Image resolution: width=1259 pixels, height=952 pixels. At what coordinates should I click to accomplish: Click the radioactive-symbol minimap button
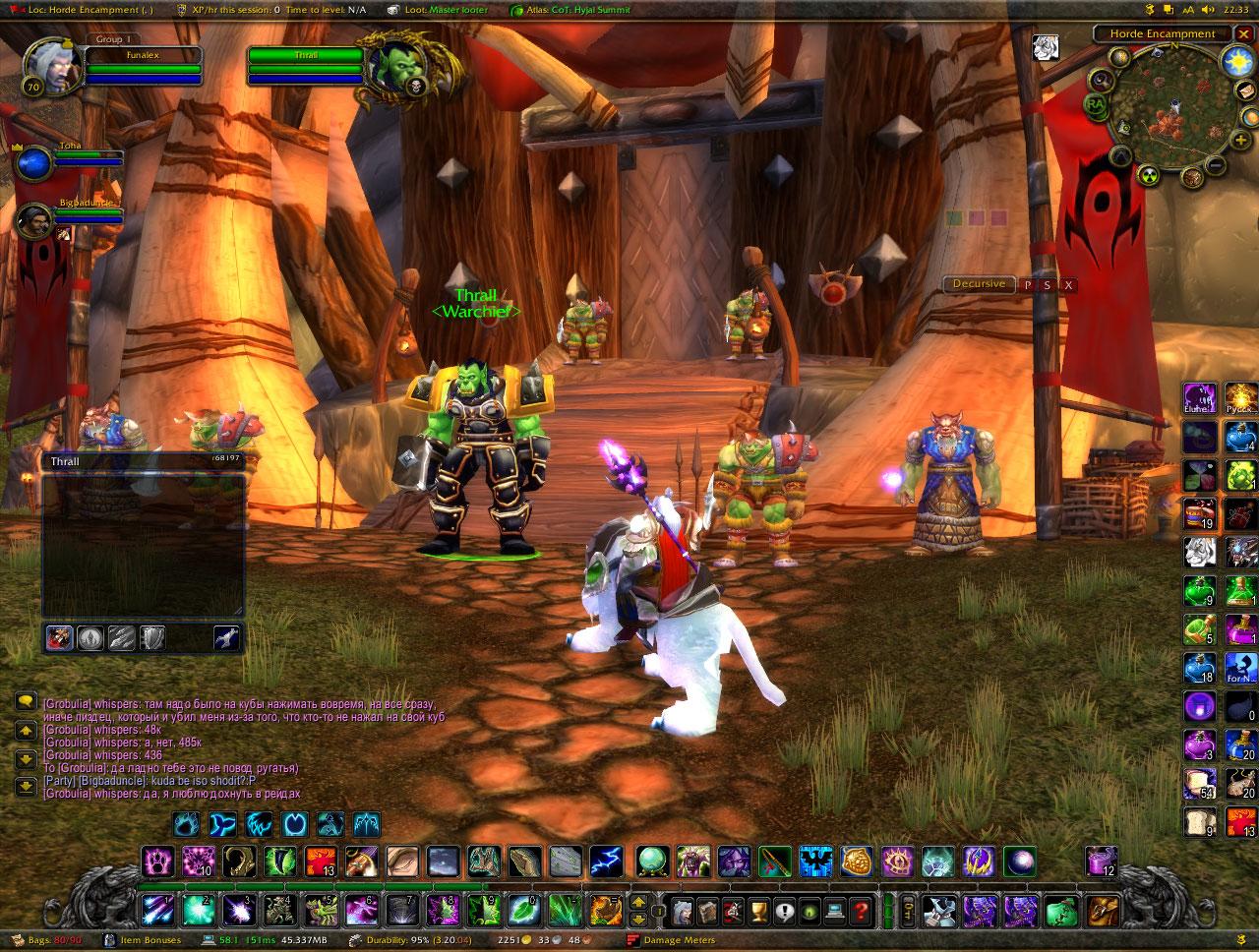pos(1147,176)
